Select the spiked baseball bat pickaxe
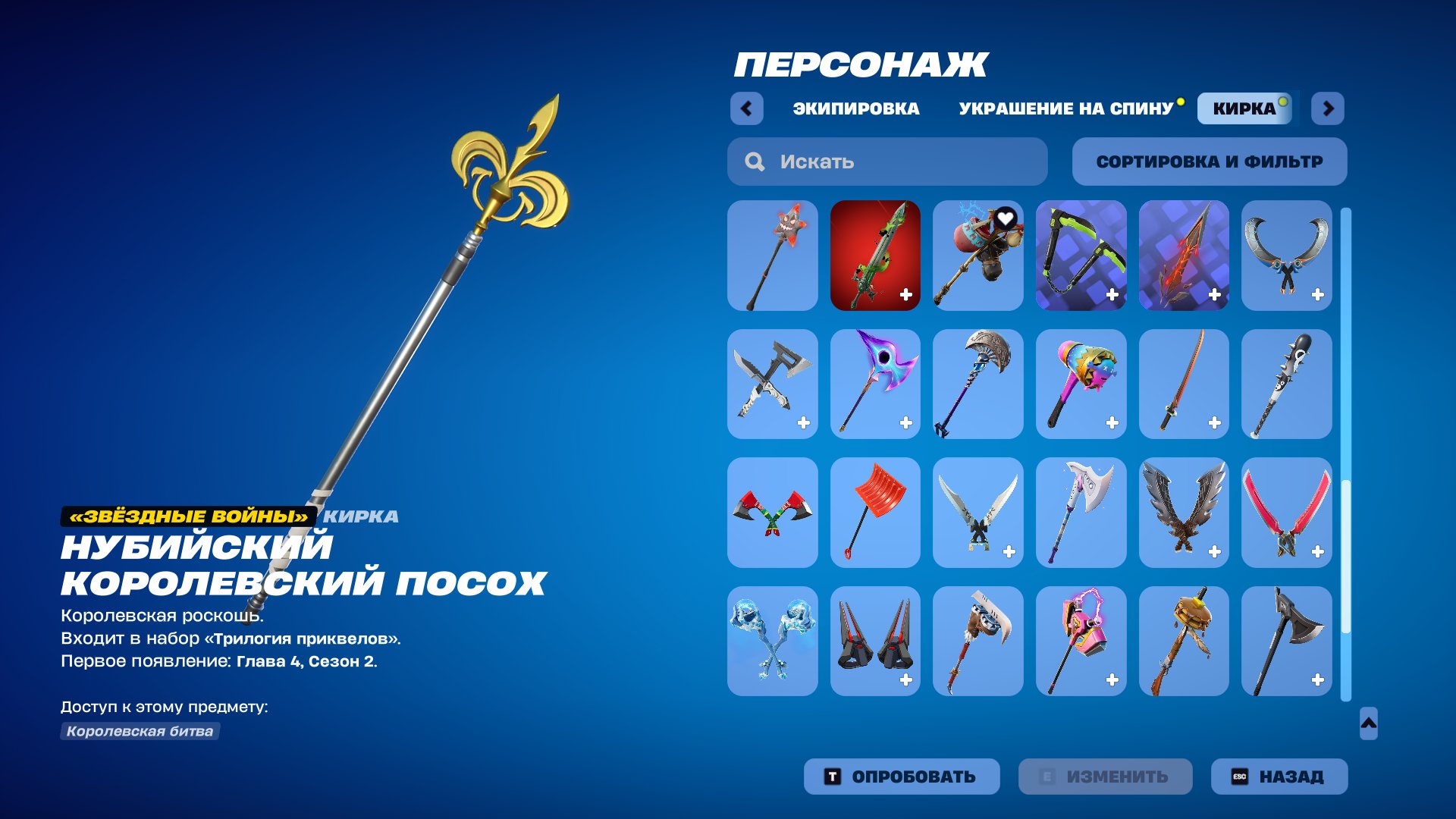The image size is (1456, 819). pyautogui.click(x=1286, y=384)
